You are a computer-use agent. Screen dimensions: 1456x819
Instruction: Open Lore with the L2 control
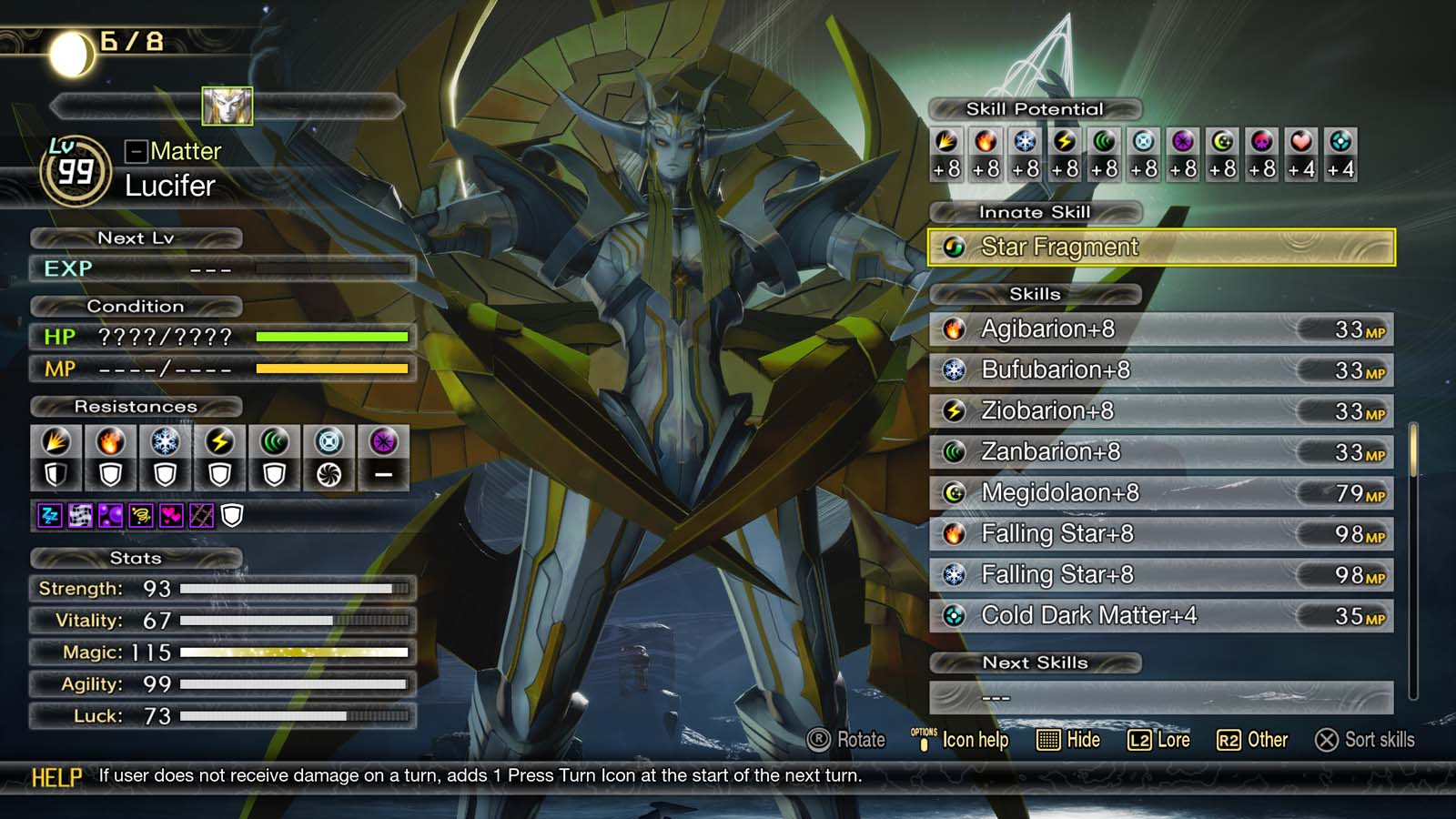click(1156, 741)
